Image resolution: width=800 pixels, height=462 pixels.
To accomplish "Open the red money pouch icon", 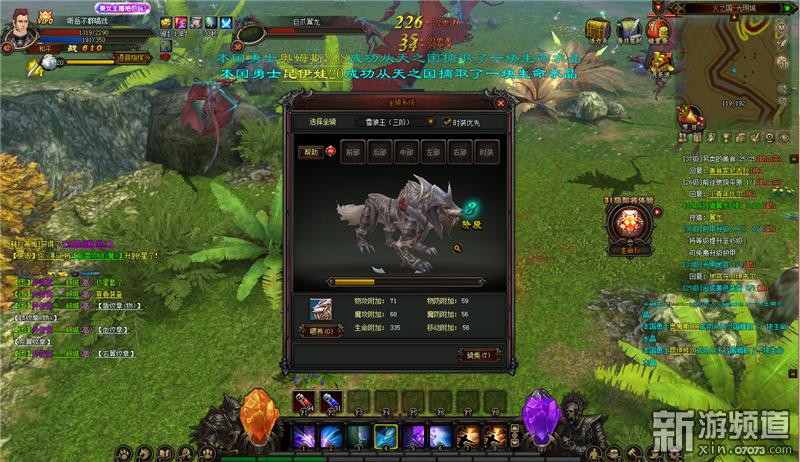I will tap(656, 29).
